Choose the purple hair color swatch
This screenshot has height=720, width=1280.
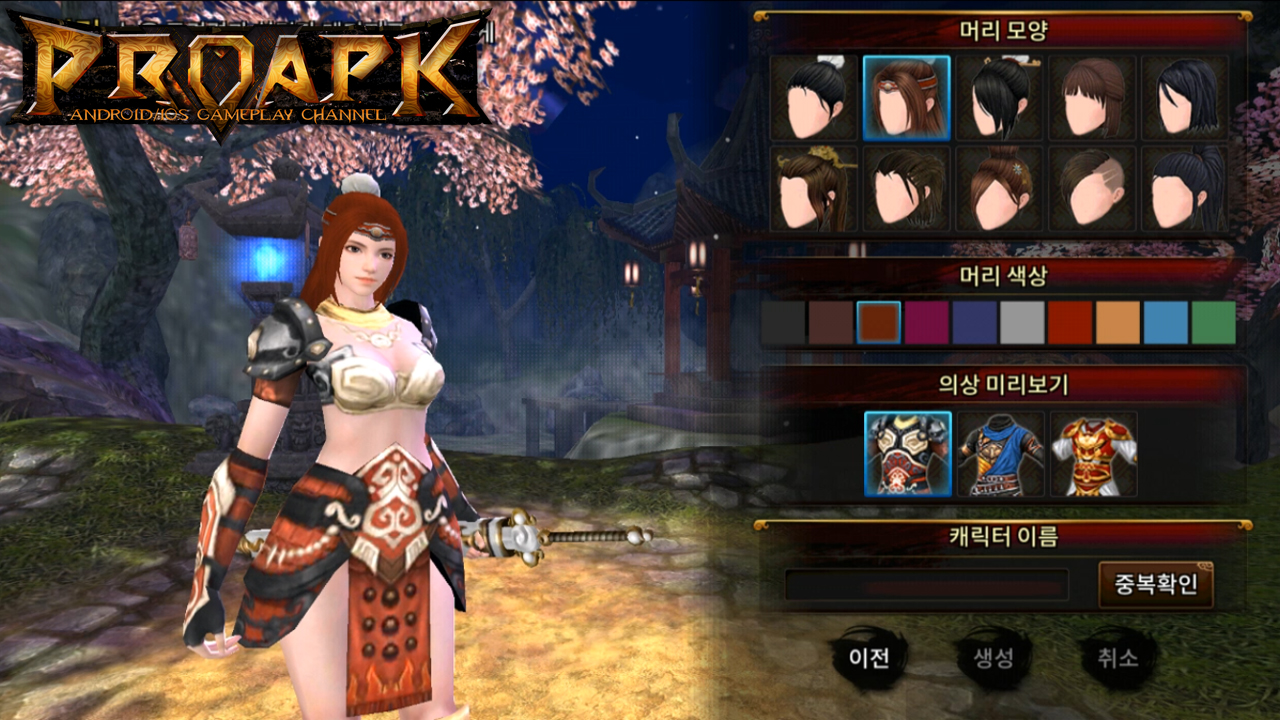pos(927,323)
